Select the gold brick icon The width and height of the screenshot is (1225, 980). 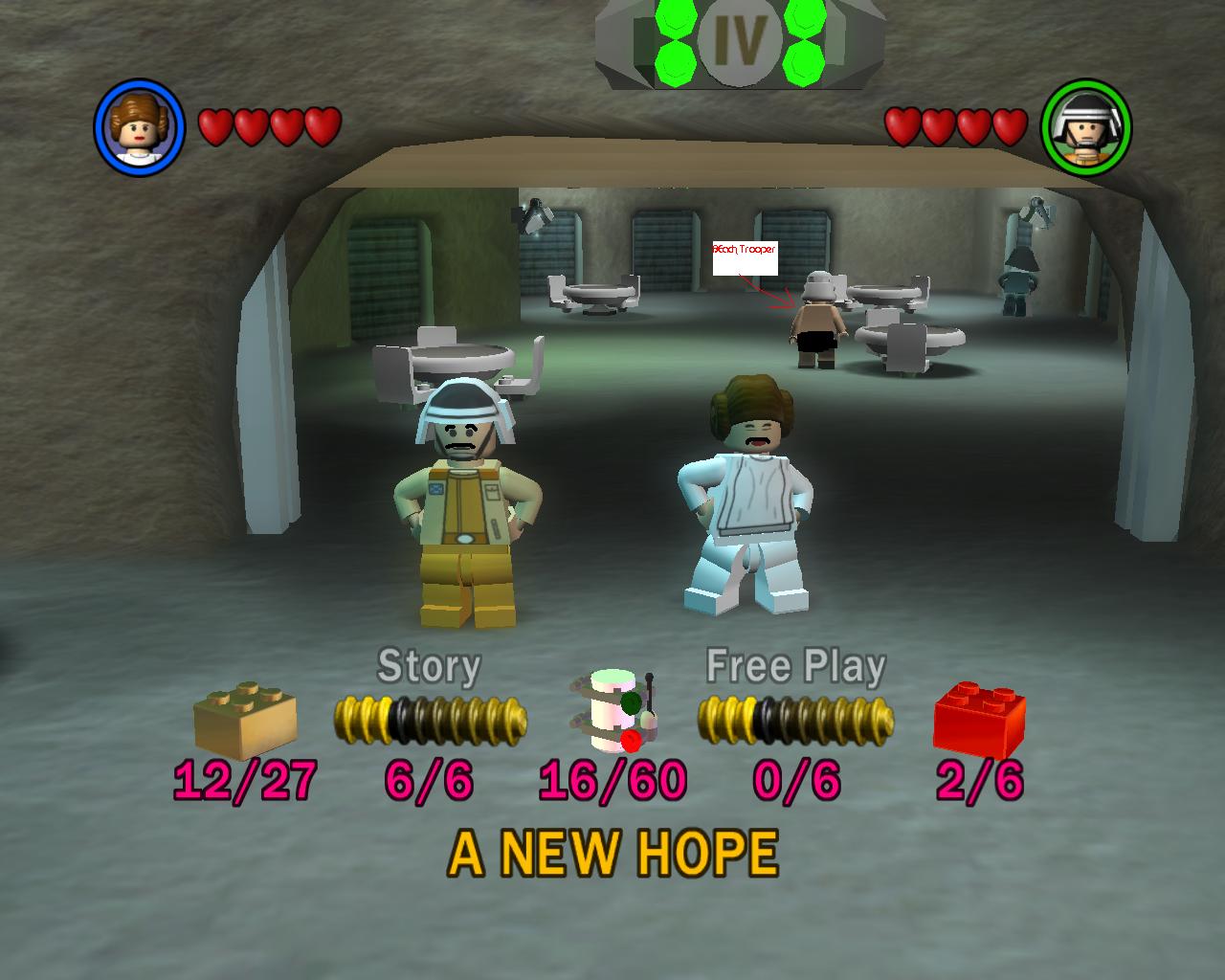click(245, 720)
